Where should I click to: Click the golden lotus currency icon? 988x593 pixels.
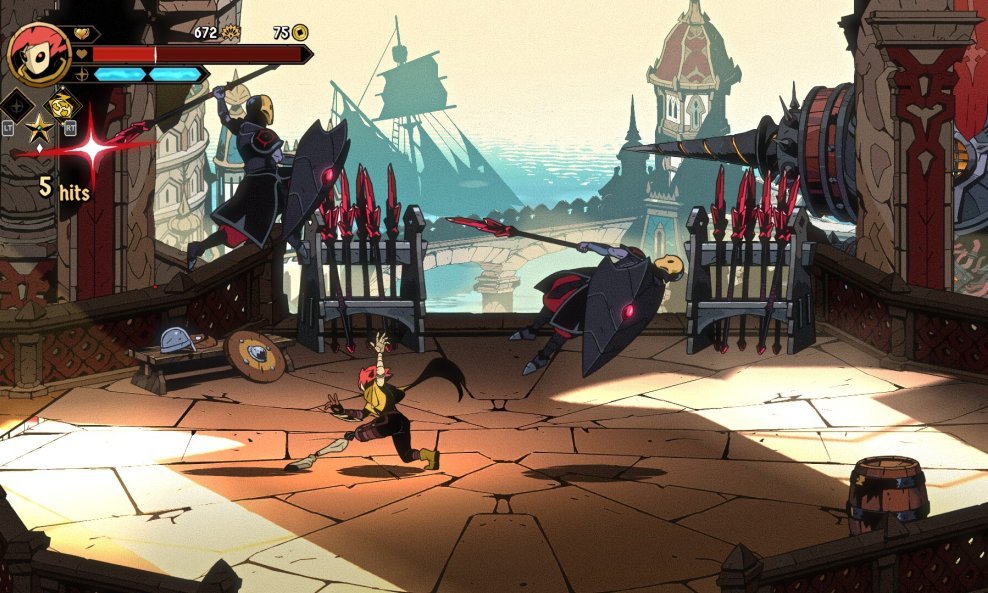pyautogui.click(x=231, y=32)
